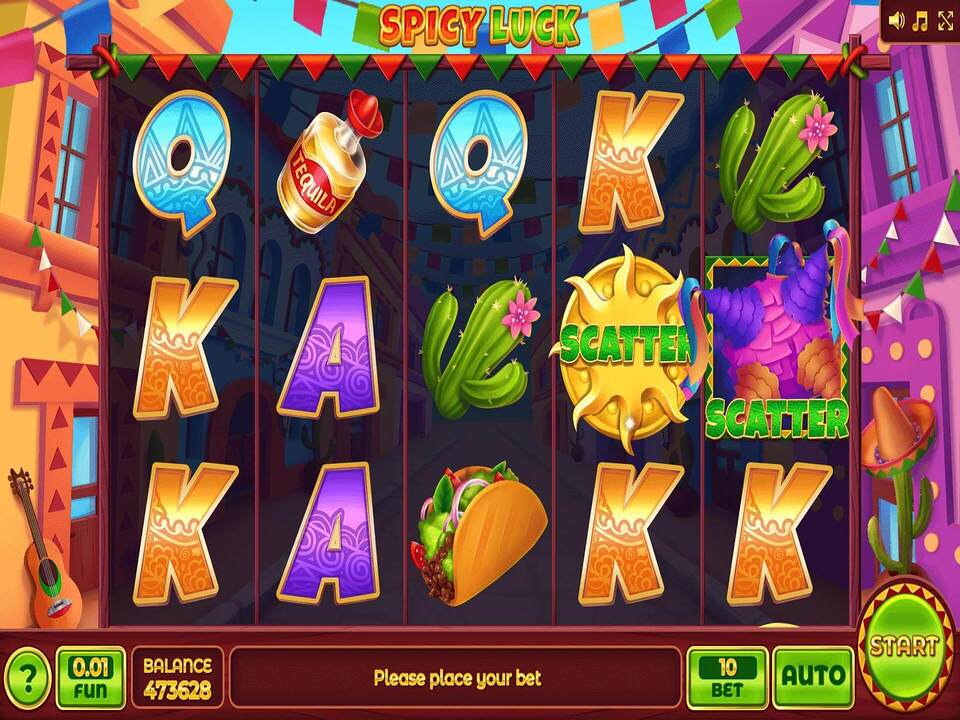Toggle the speaker sound effects icon

[x=897, y=19]
